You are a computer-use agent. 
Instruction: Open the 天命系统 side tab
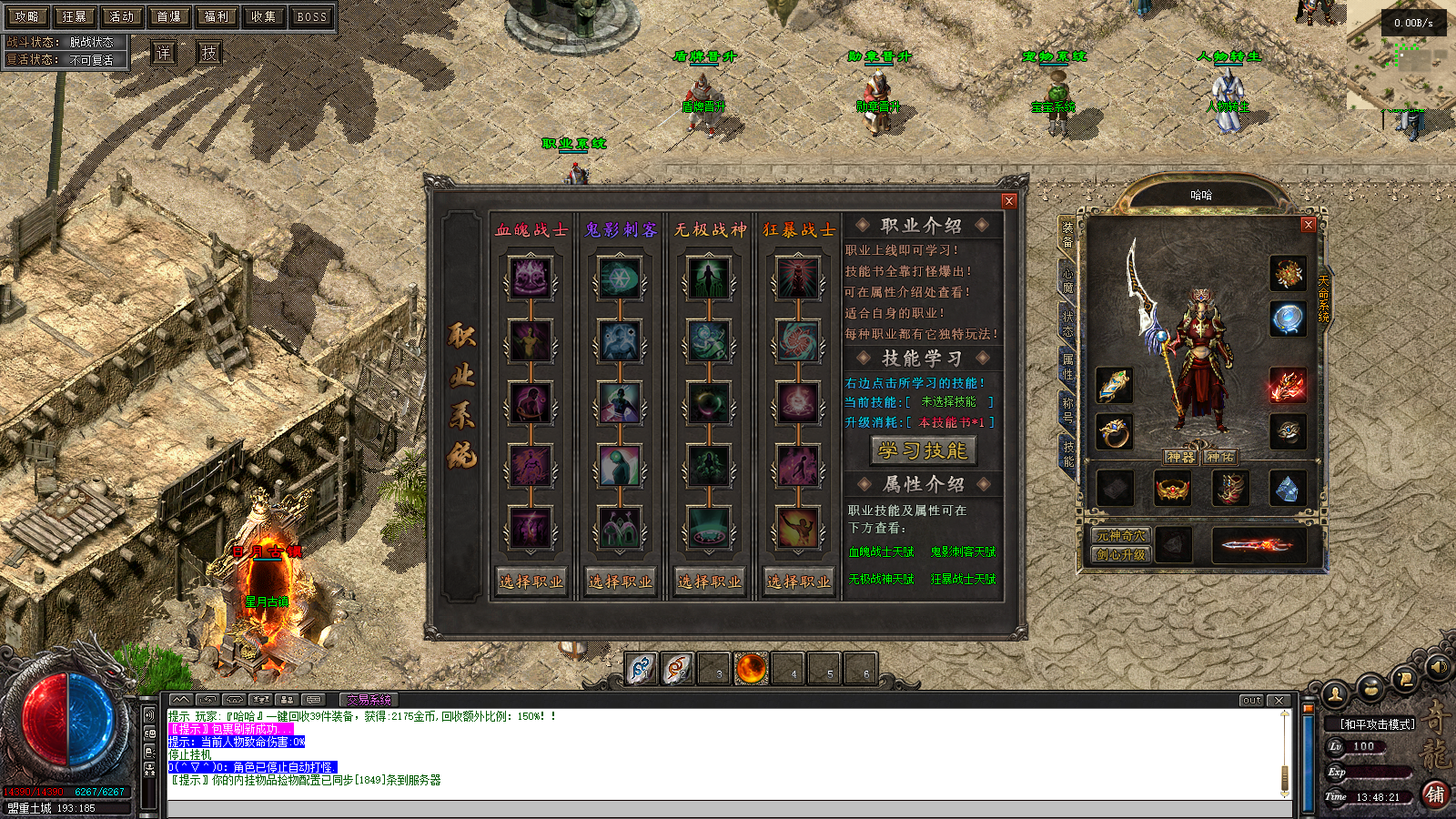(1324, 298)
